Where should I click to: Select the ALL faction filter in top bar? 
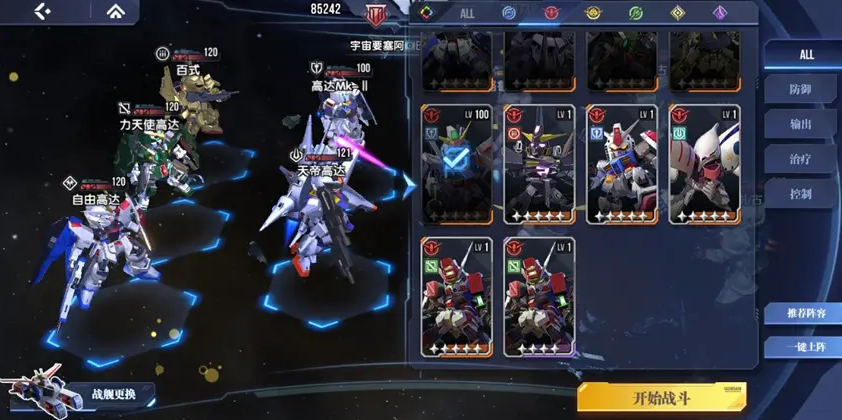pyautogui.click(x=467, y=13)
